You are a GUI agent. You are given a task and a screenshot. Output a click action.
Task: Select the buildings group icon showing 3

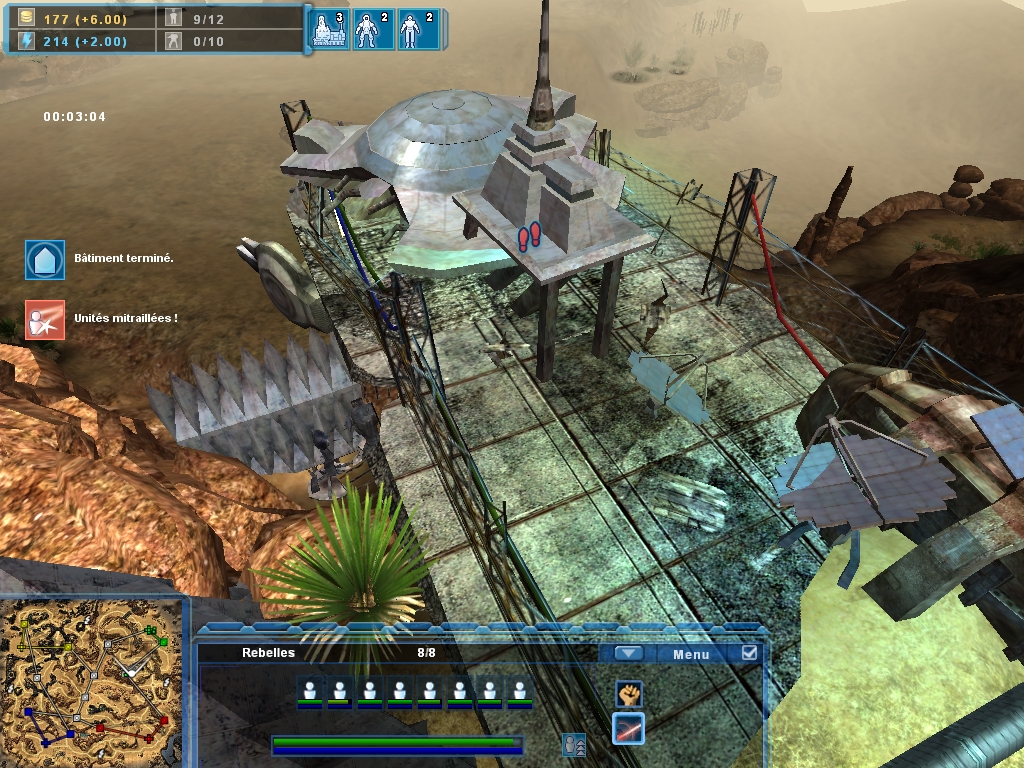330,30
